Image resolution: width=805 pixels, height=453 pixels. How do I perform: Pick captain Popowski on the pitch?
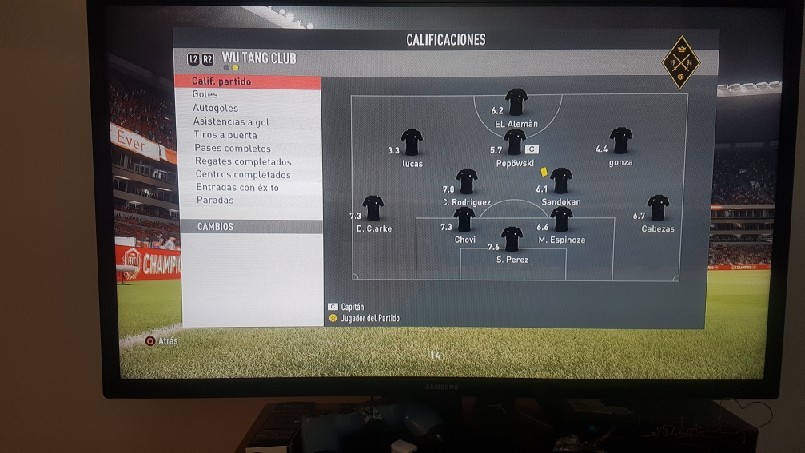coord(515,142)
